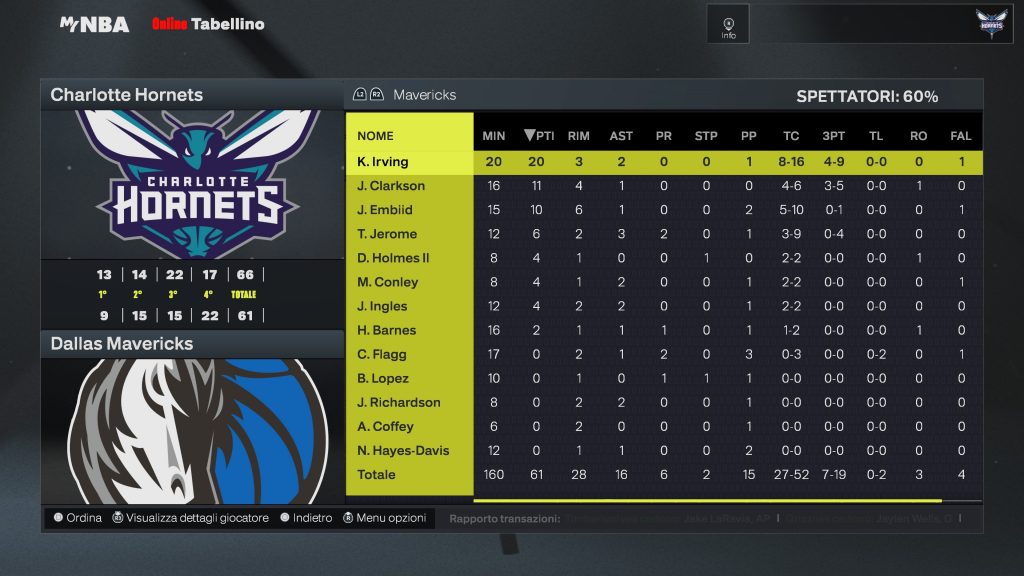Open the Menu opzioni entry
The height and width of the screenshot is (576, 1024).
[x=385, y=518]
